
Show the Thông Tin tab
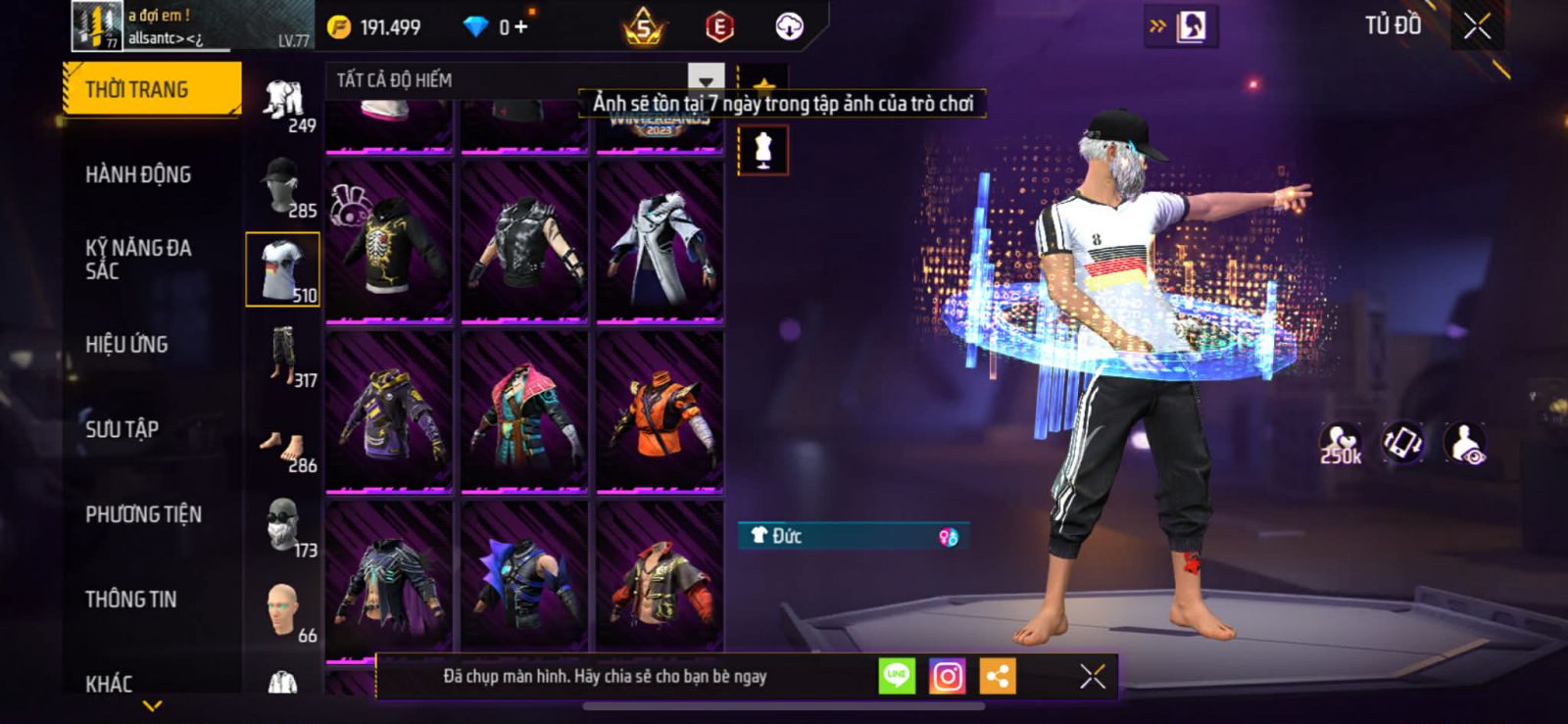tap(130, 600)
